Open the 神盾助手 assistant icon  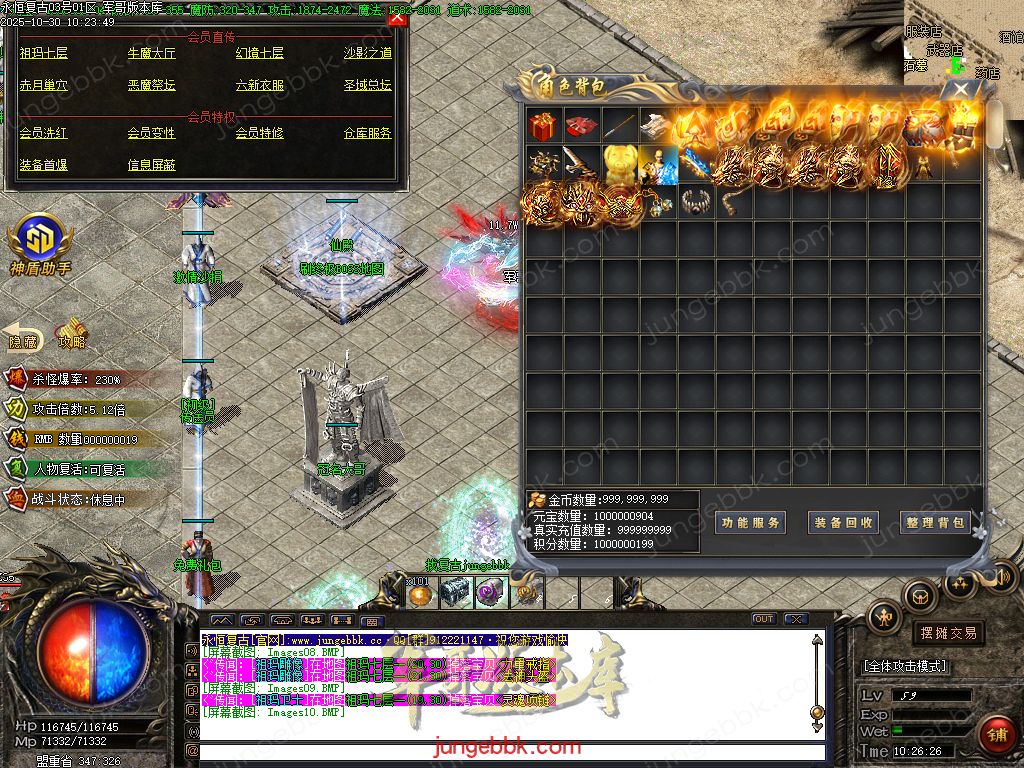click(x=40, y=243)
